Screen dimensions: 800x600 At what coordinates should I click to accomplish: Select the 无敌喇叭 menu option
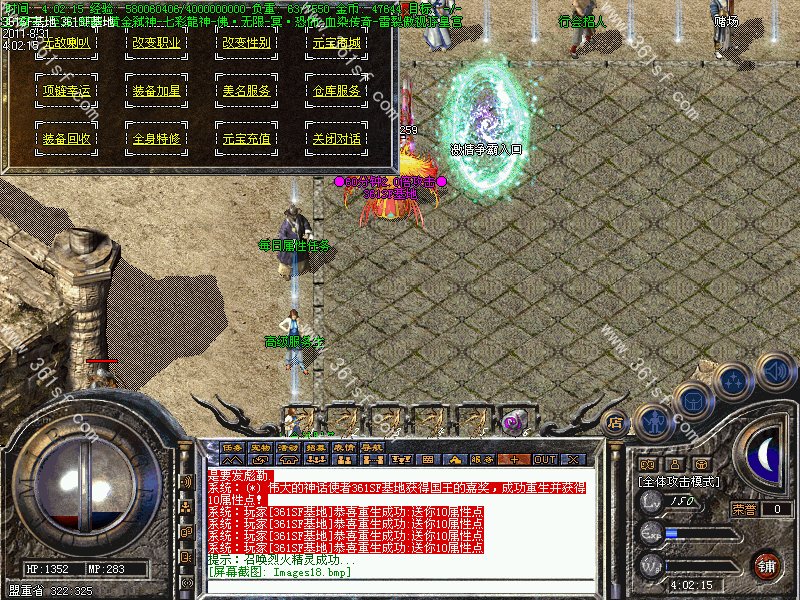tap(65, 43)
